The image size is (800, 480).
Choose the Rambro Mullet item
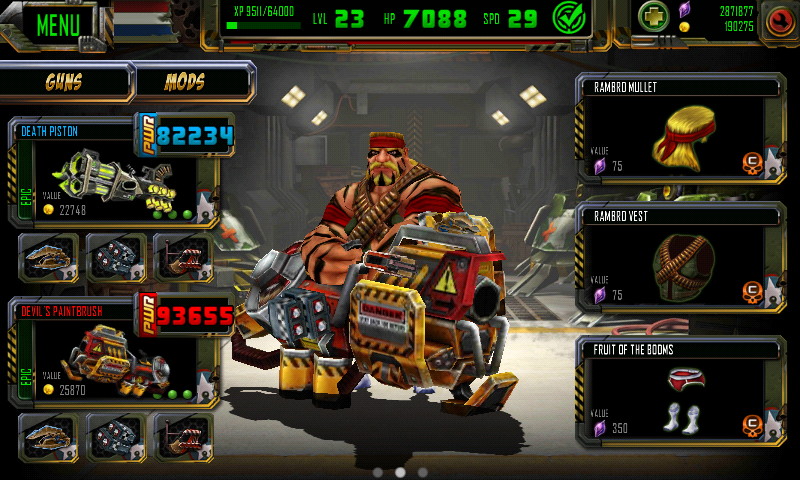pos(680,128)
